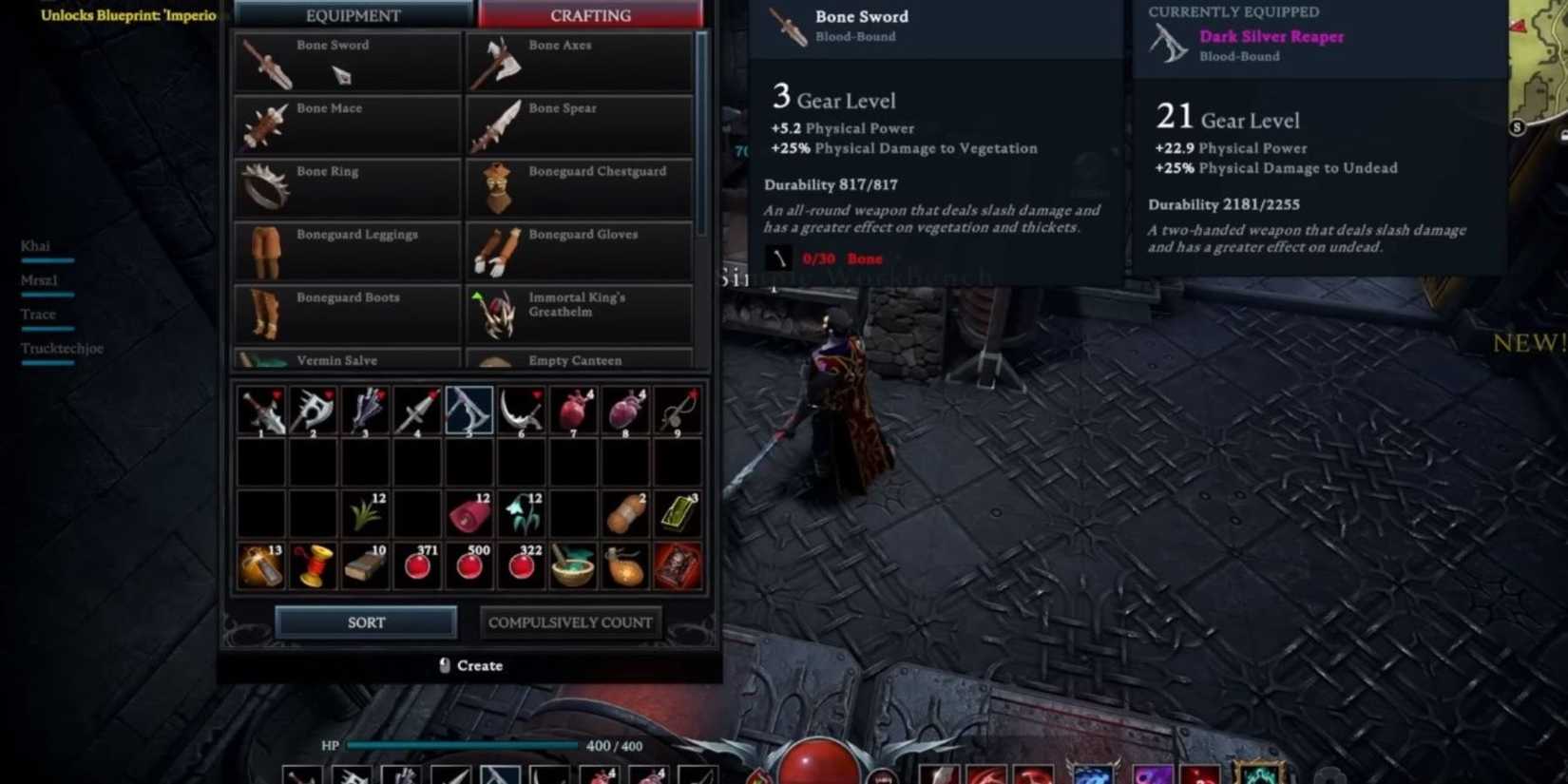Select Trucktechjoe from the player list
This screenshot has height=784, width=1568.
point(61,348)
